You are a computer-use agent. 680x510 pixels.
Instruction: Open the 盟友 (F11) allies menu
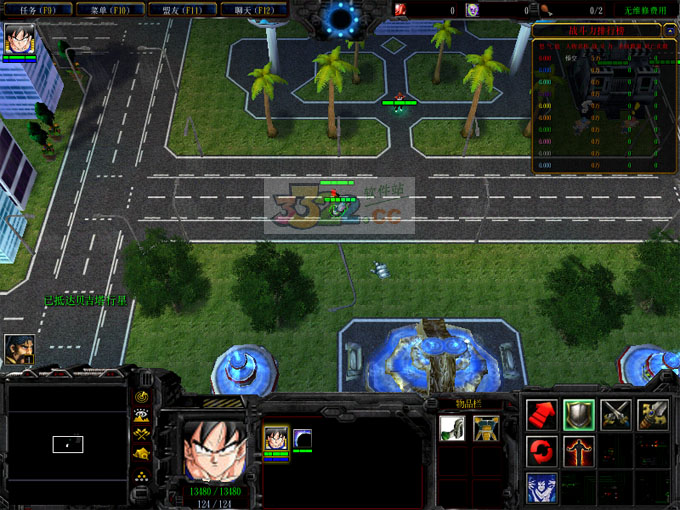click(x=183, y=10)
